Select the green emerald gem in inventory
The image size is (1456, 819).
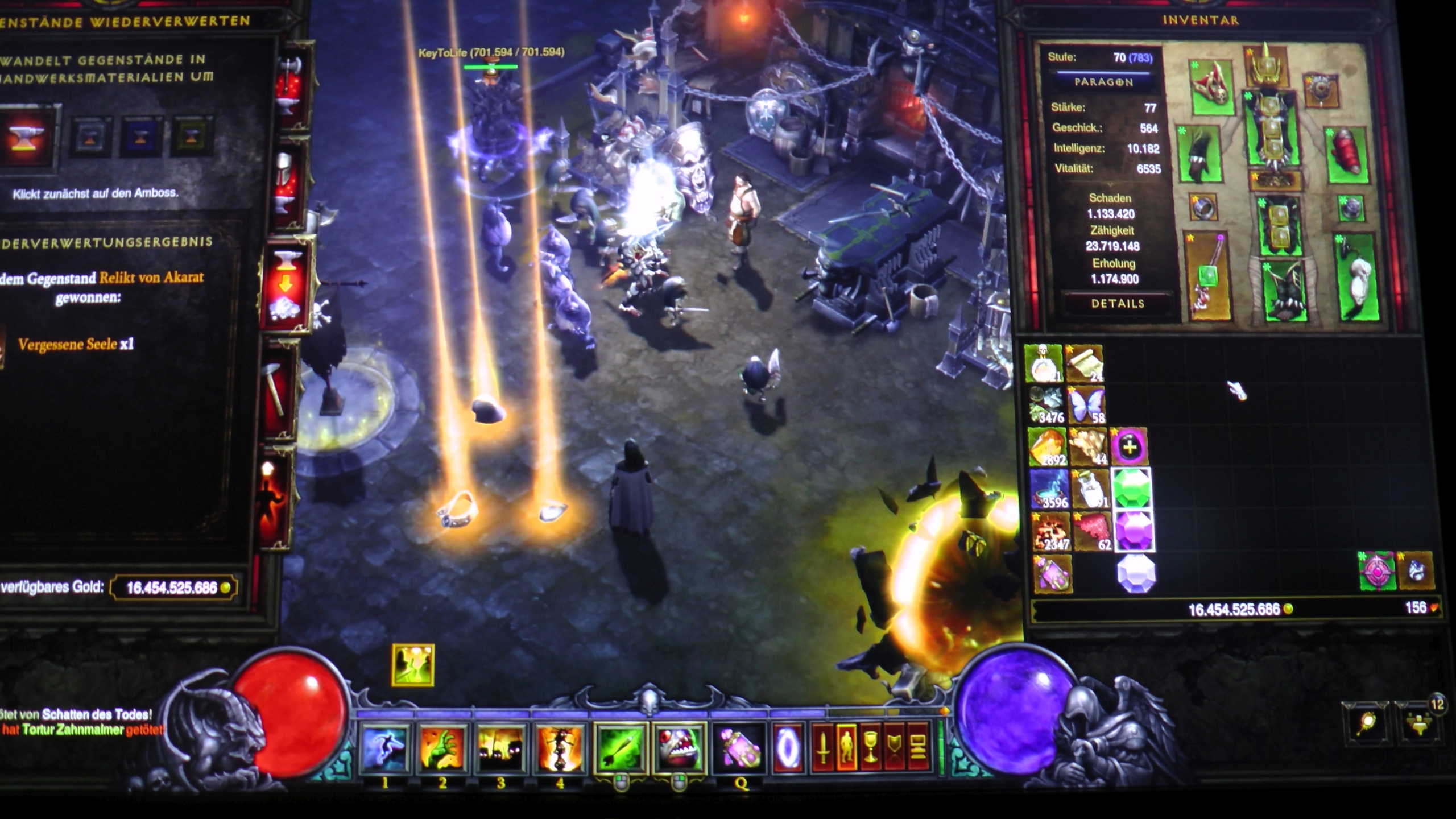1131,489
